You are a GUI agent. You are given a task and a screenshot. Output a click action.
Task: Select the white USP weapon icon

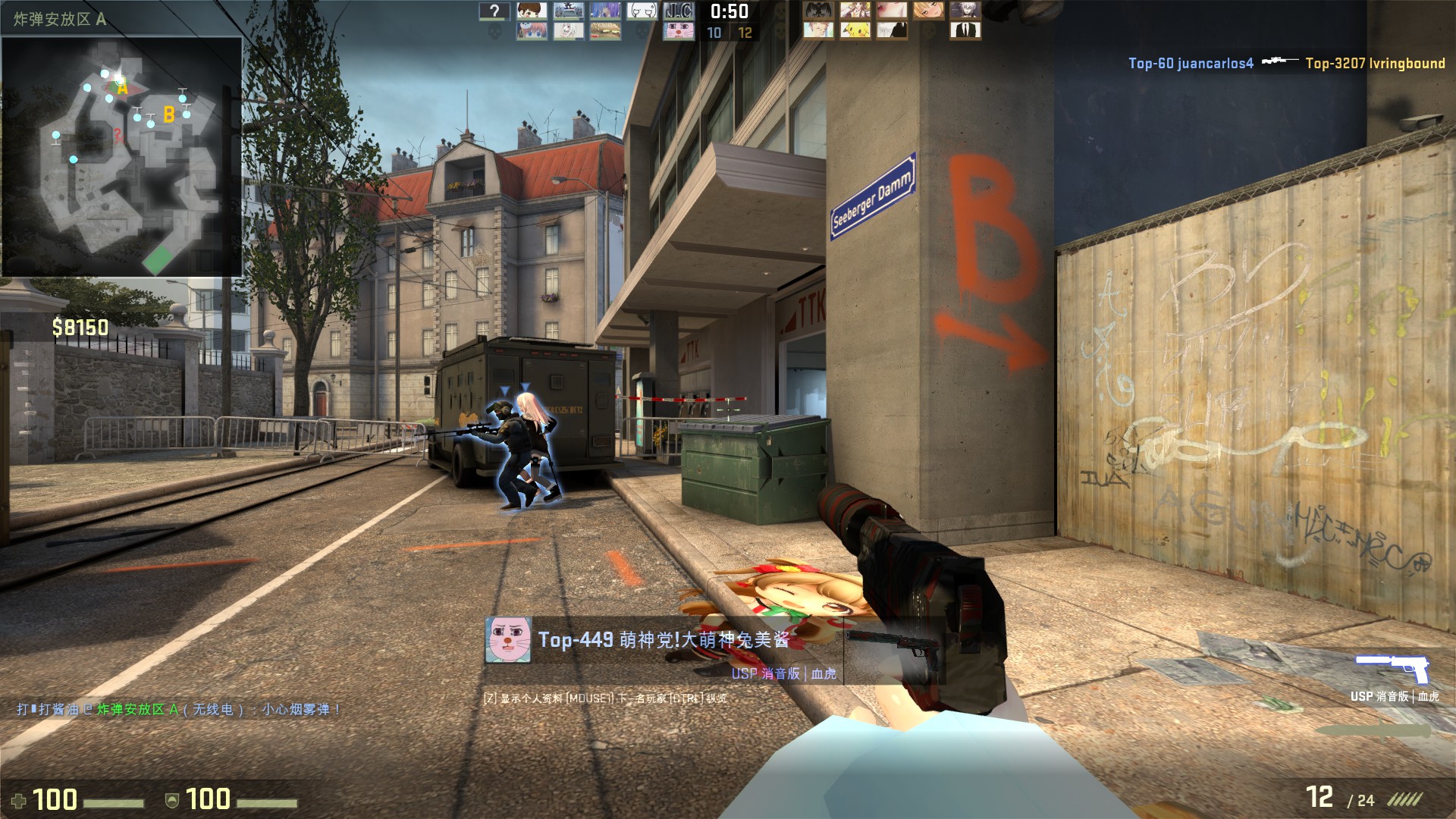tap(1392, 668)
